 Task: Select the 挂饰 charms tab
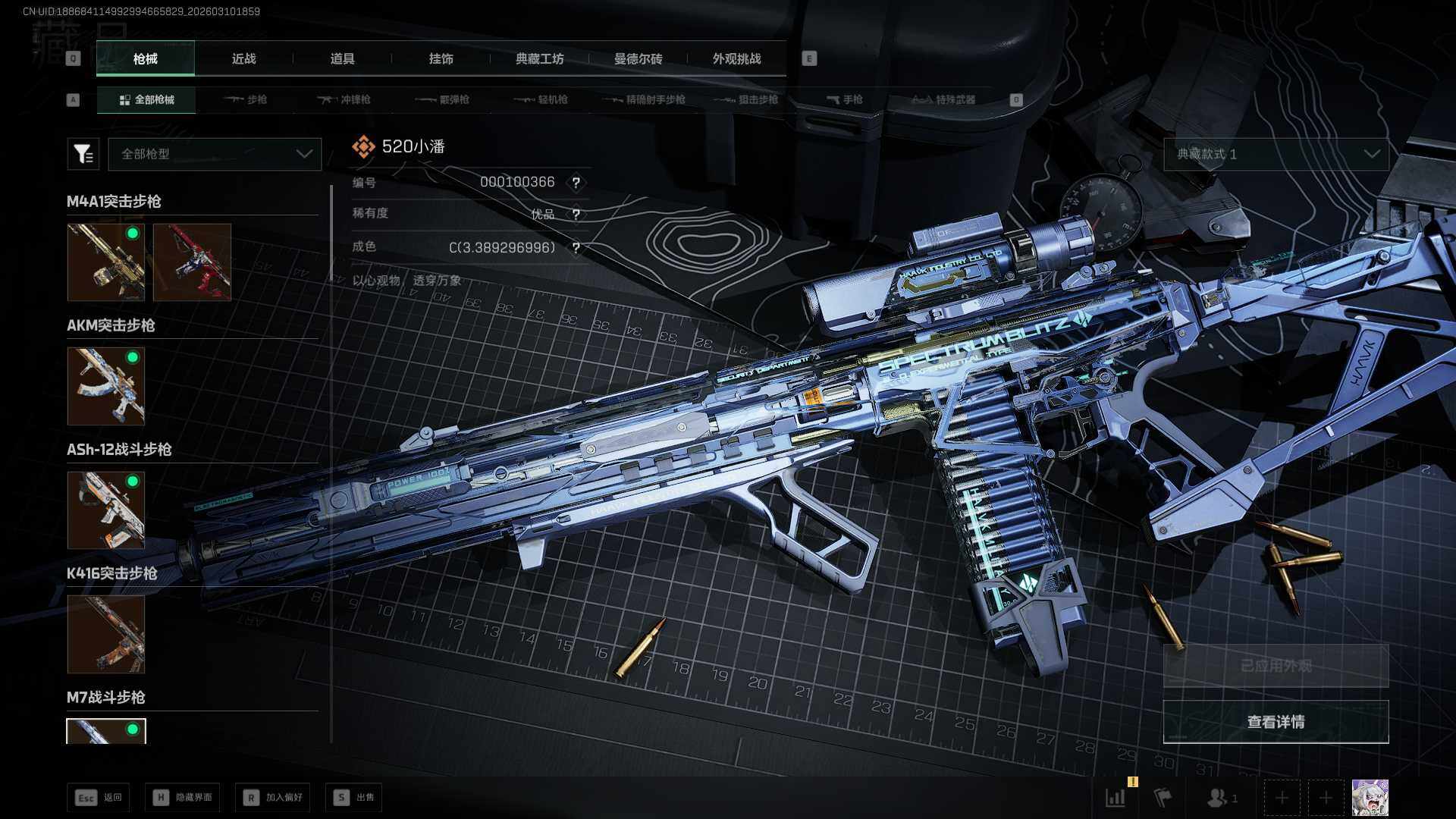click(x=441, y=59)
